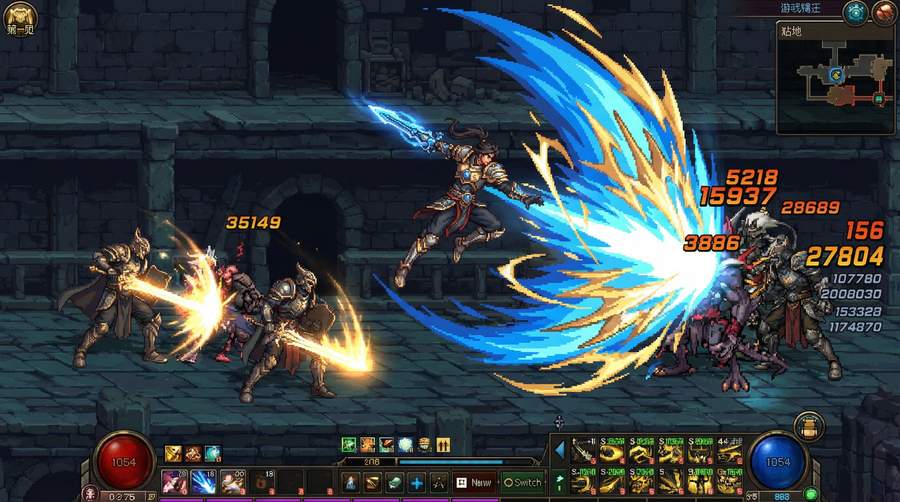Open the orange round icon above minimap
This screenshot has height=502, width=900.
pos(883,13)
